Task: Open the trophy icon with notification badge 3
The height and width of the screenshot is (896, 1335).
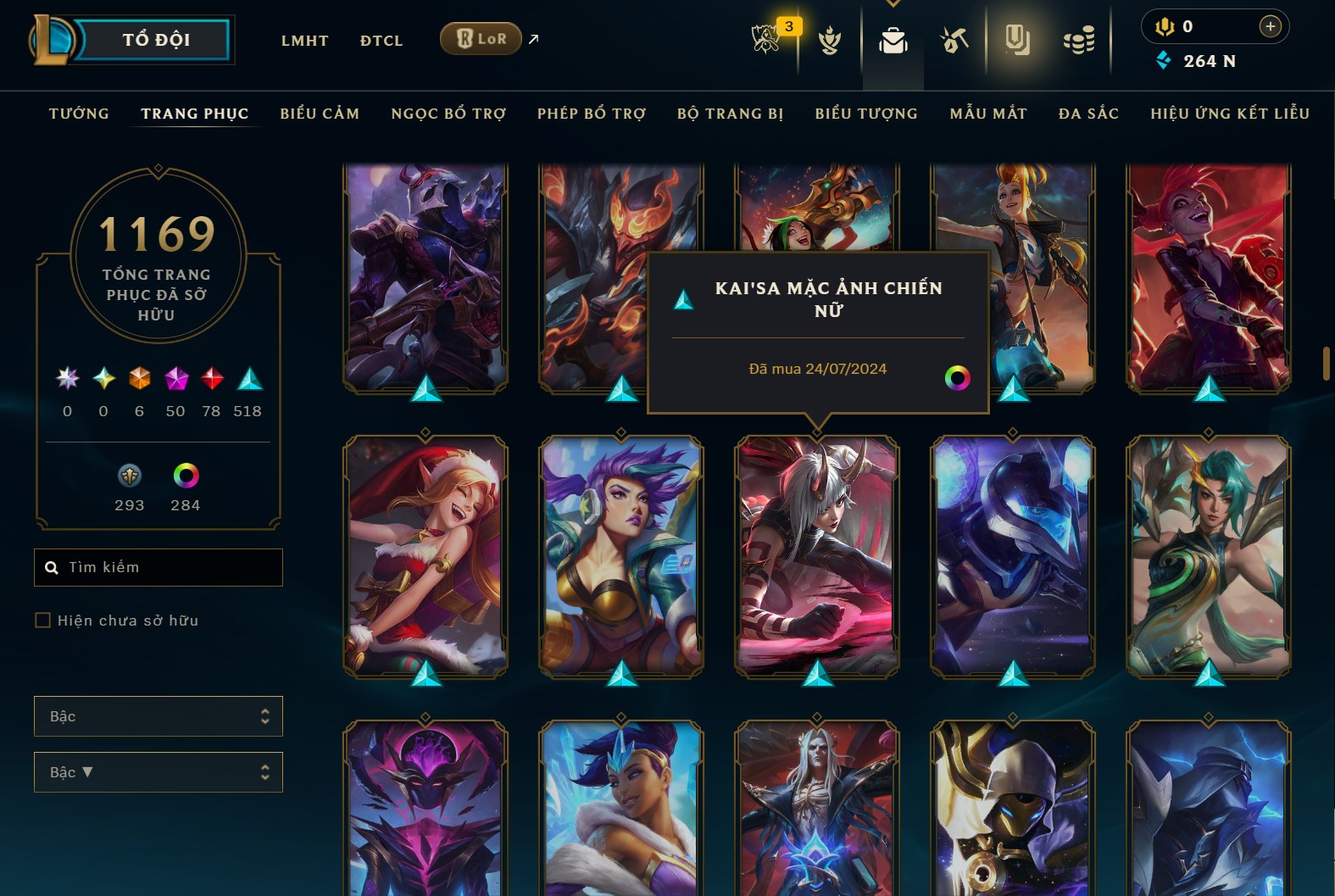Action: tap(765, 39)
